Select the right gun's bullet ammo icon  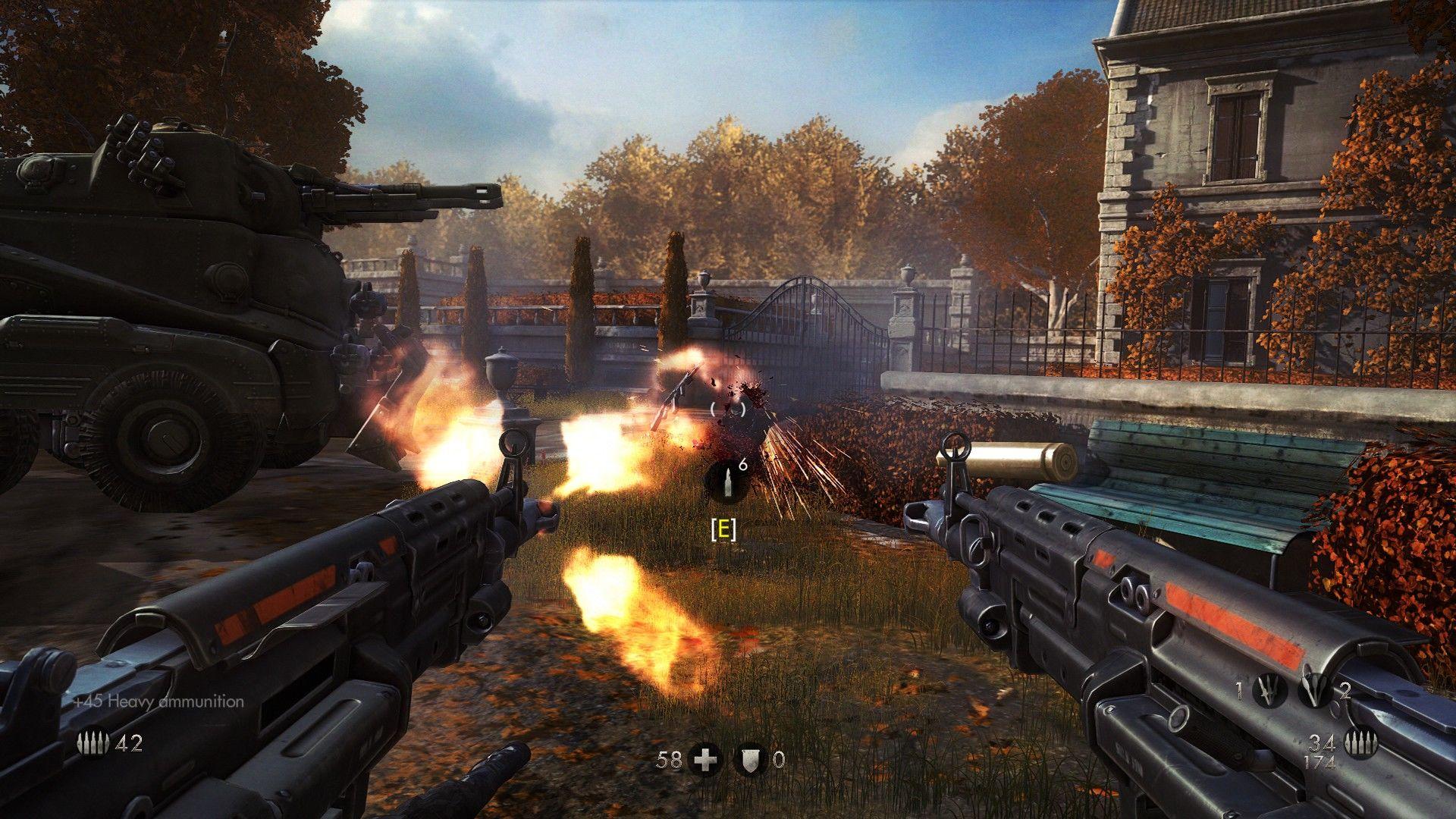click(x=1360, y=742)
